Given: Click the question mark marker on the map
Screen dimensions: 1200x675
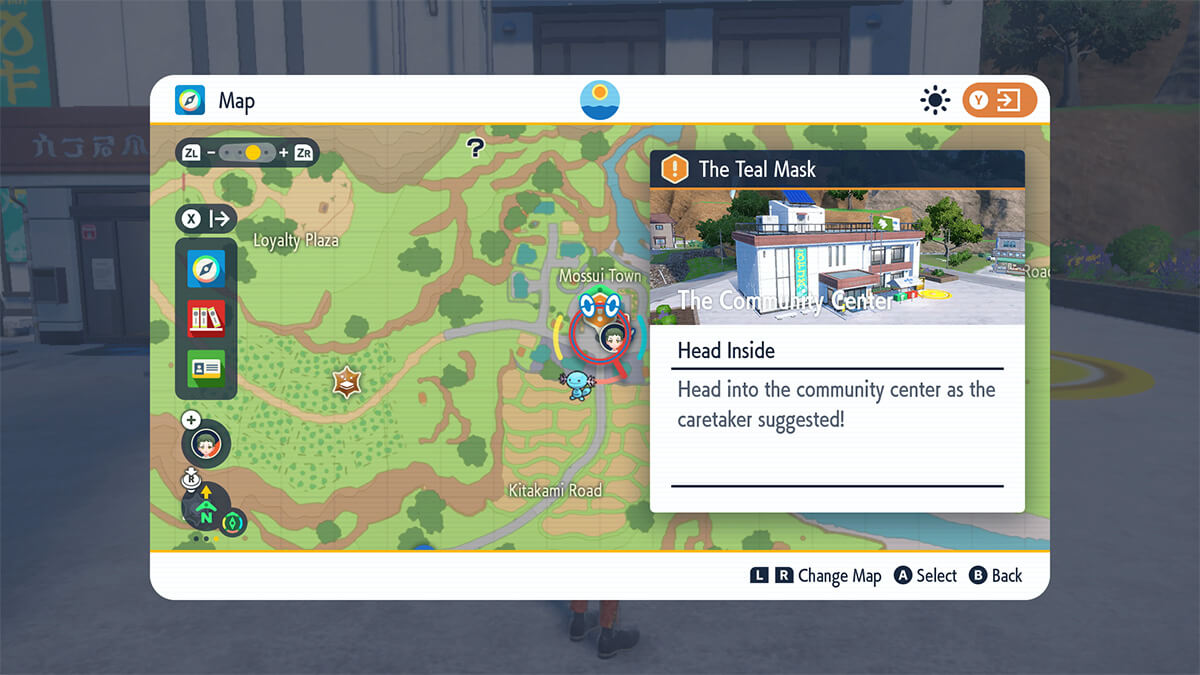Looking at the screenshot, I should [x=476, y=148].
